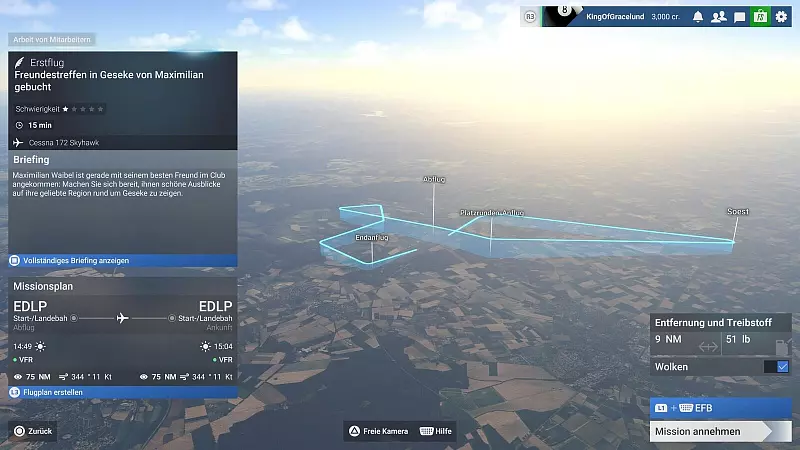Select the Endanflug waypoint marker
800x450 pixels.
(x=372, y=238)
